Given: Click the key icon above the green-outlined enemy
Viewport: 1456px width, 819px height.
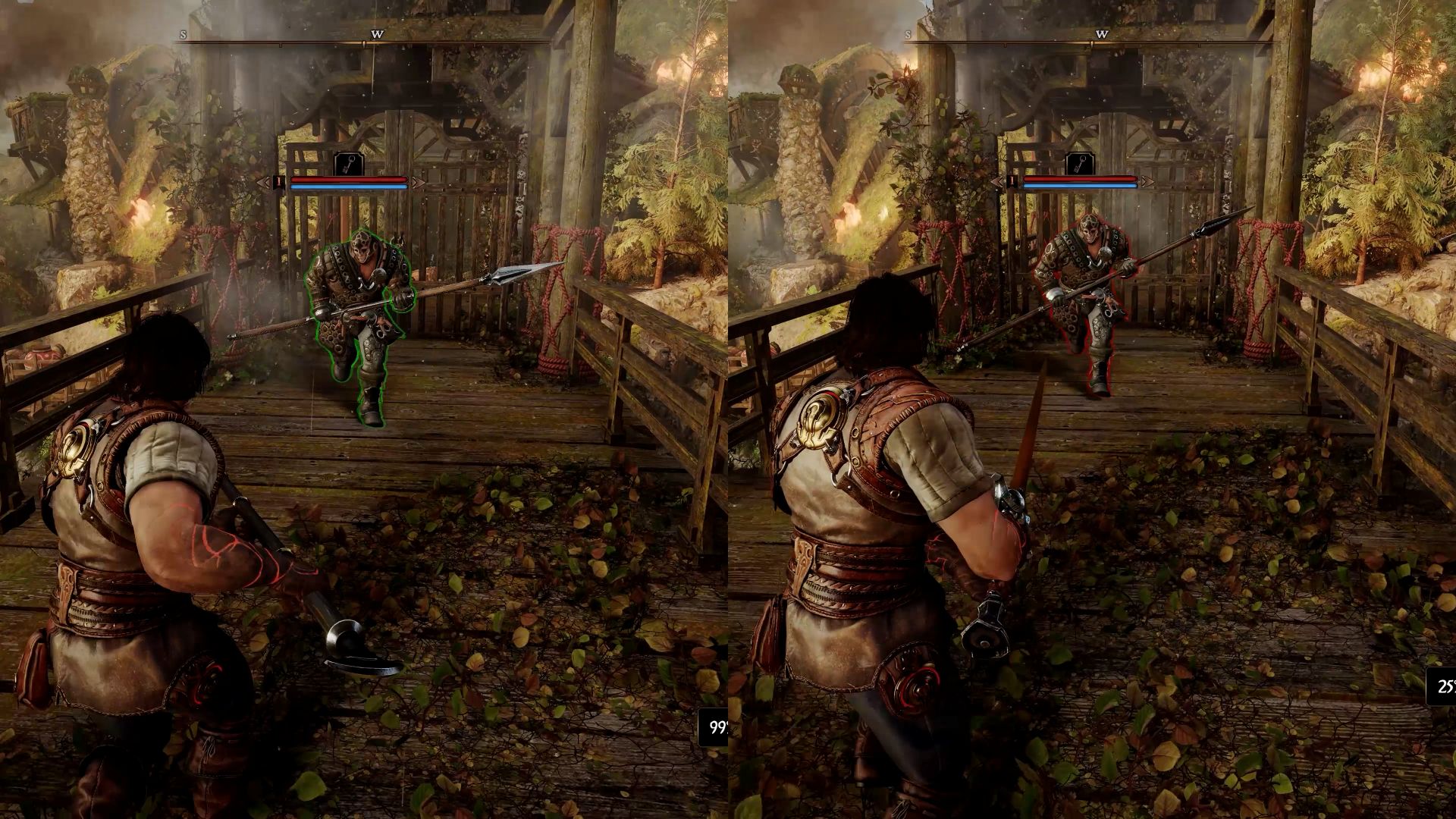Looking at the screenshot, I should [x=349, y=164].
